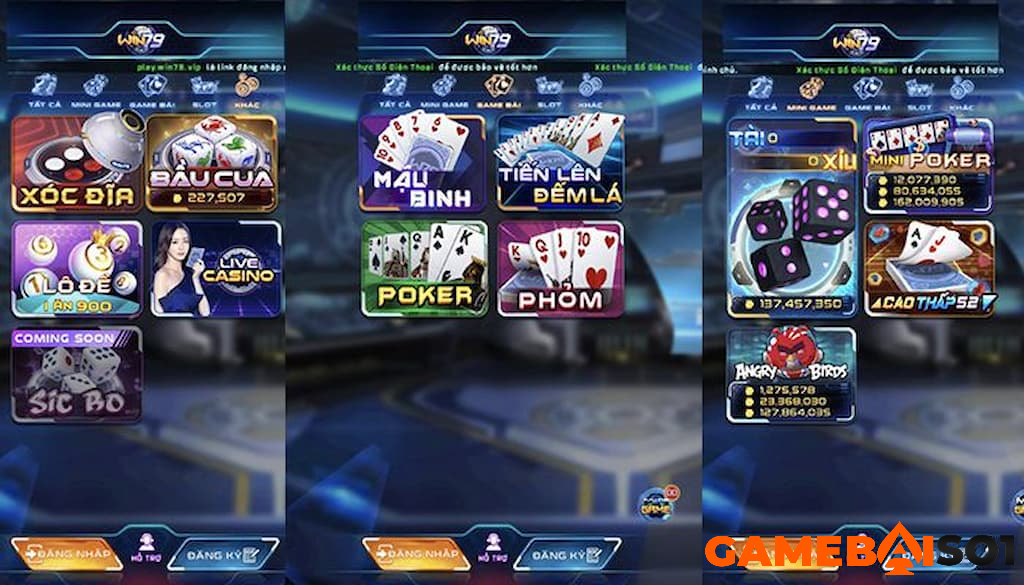The height and width of the screenshot is (585, 1024).
Task: Open the Xóc Đĩa game tile
Action: click(x=76, y=163)
